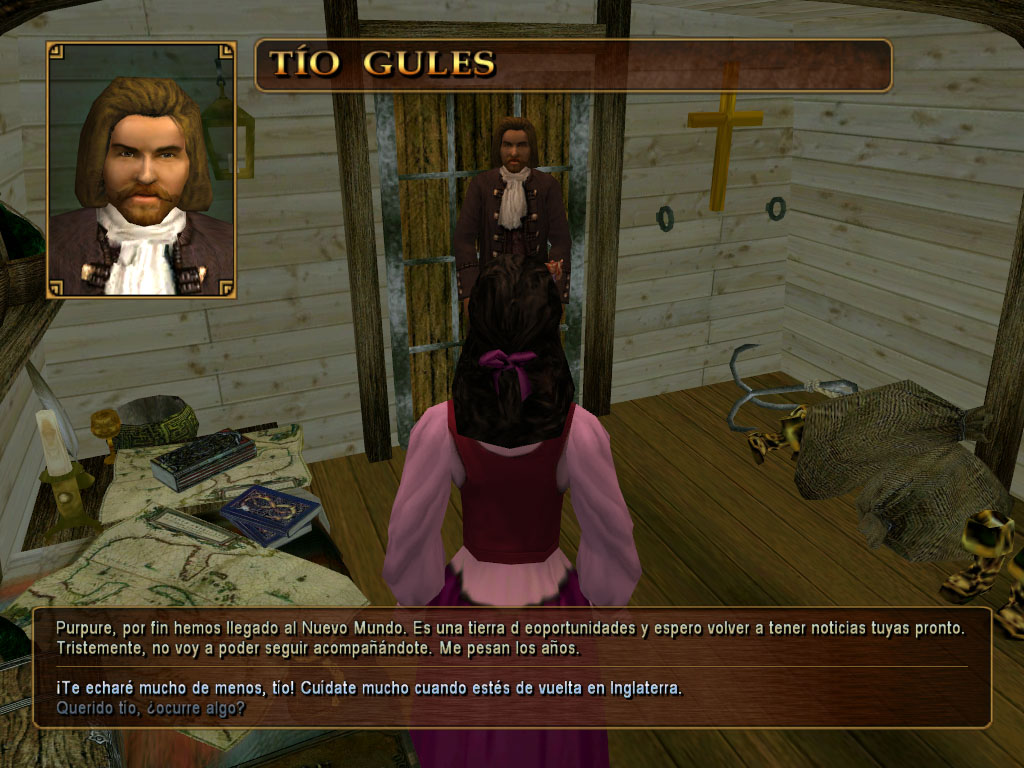Viewport: 1024px width, 768px height.
Task: Select the reply "Querido tío, ¿ocurre algo?"
Action: pos(152,709)
